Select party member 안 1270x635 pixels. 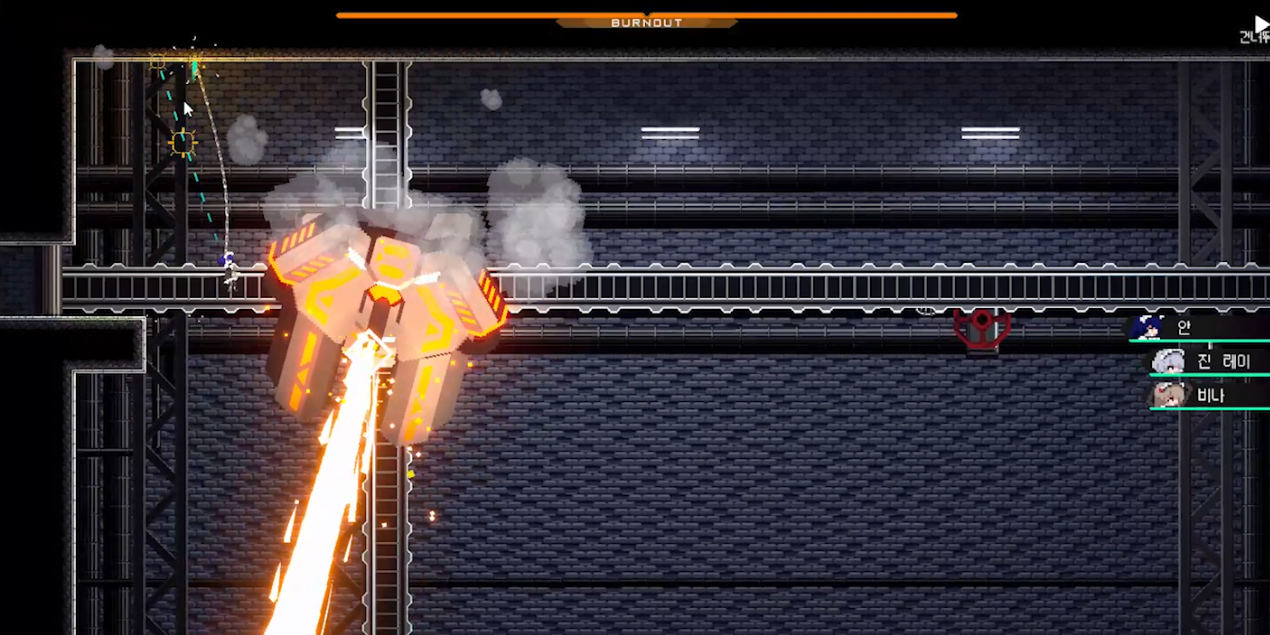click(1197, 327)
